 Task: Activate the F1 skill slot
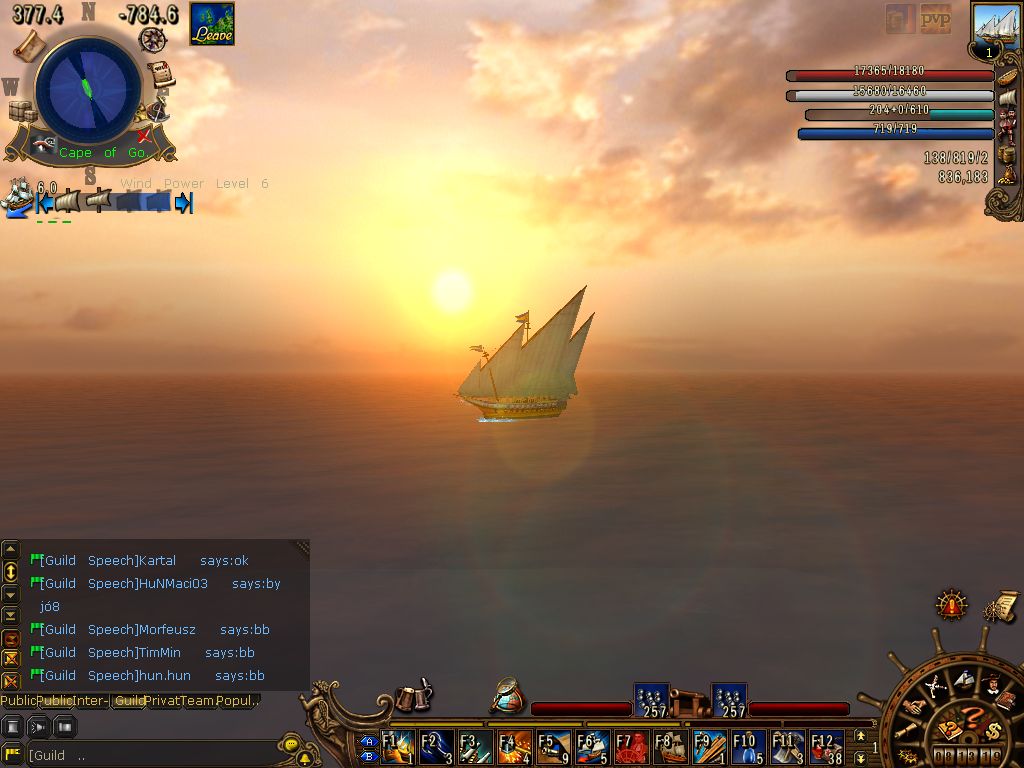397,747
